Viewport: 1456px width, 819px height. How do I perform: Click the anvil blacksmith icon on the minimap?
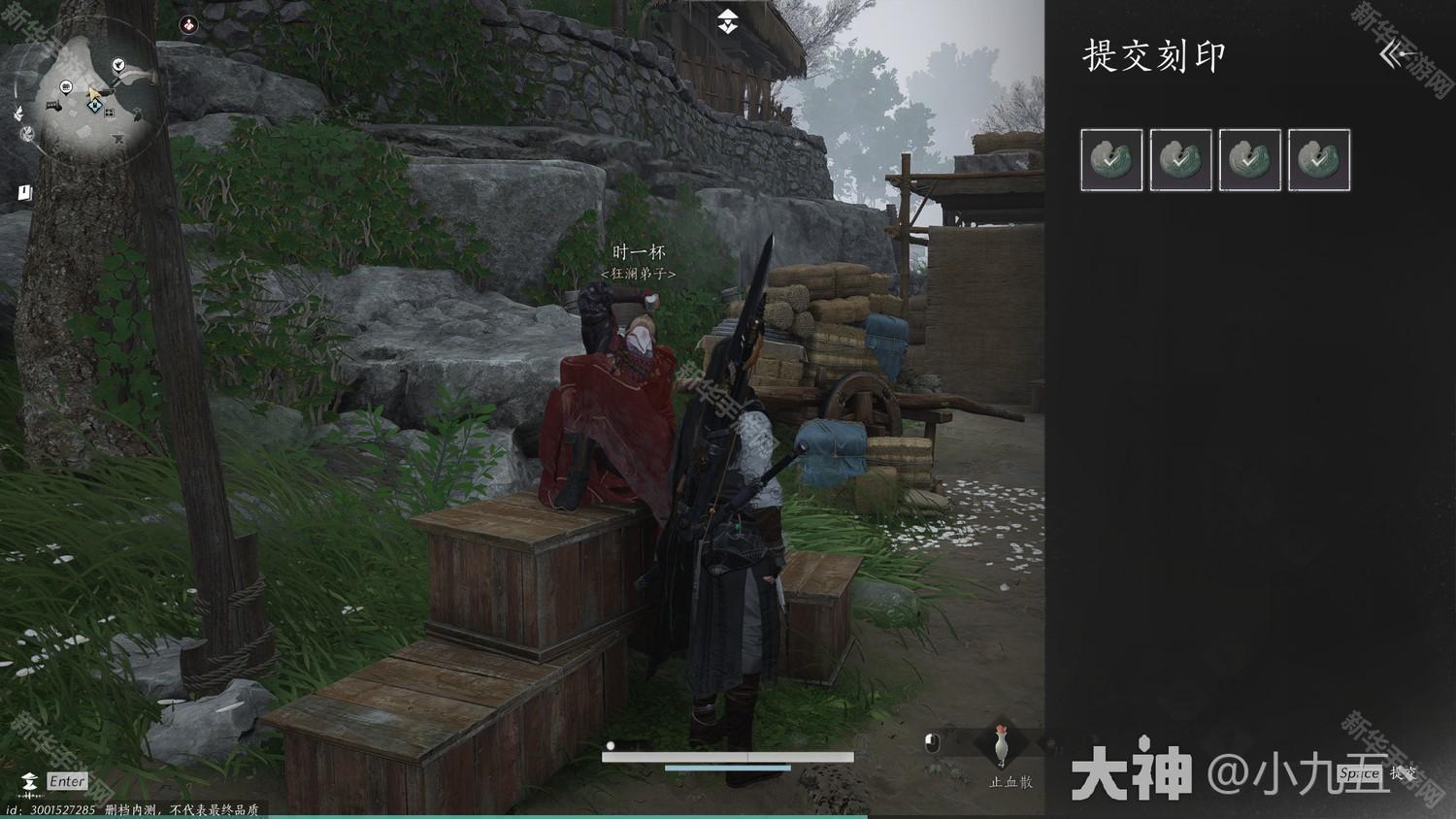(x=118, y=139)
